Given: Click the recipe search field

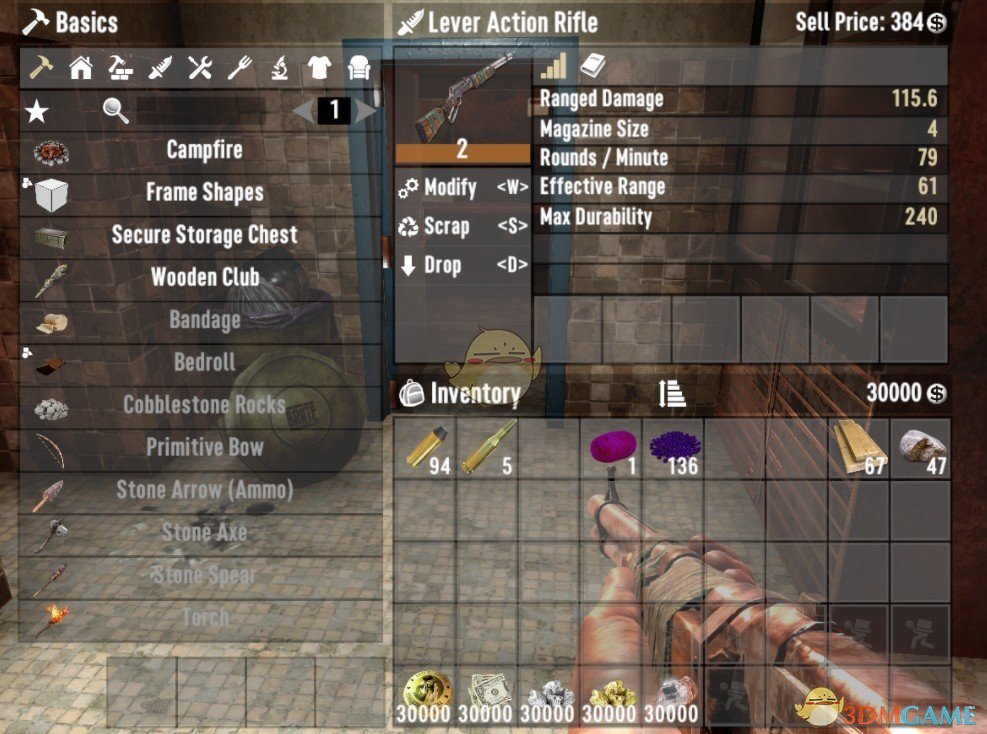Looking at the screenshot, I should [200, 110].
